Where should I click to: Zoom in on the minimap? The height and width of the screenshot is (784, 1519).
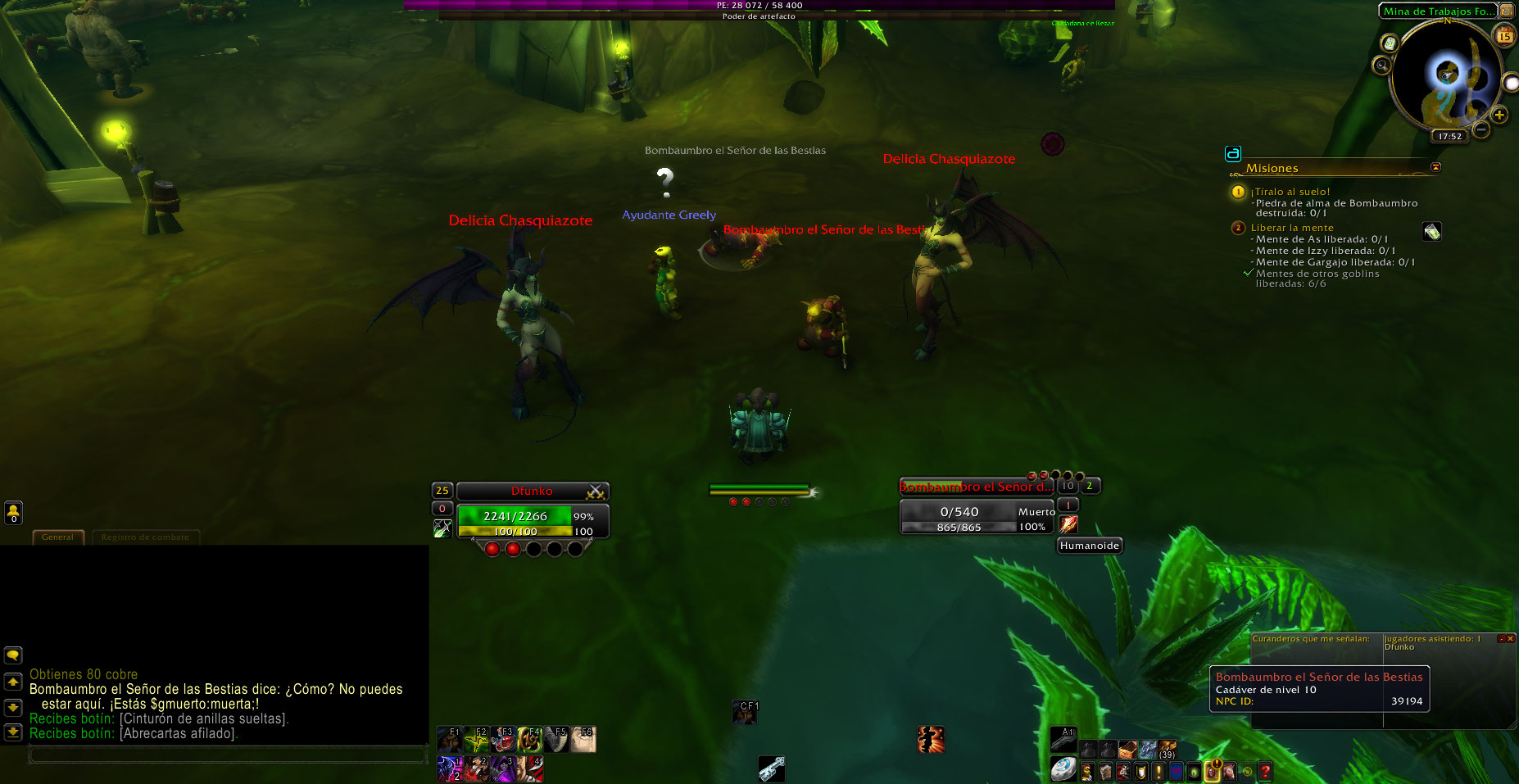pyautogui.click(x=1499, y=115)
